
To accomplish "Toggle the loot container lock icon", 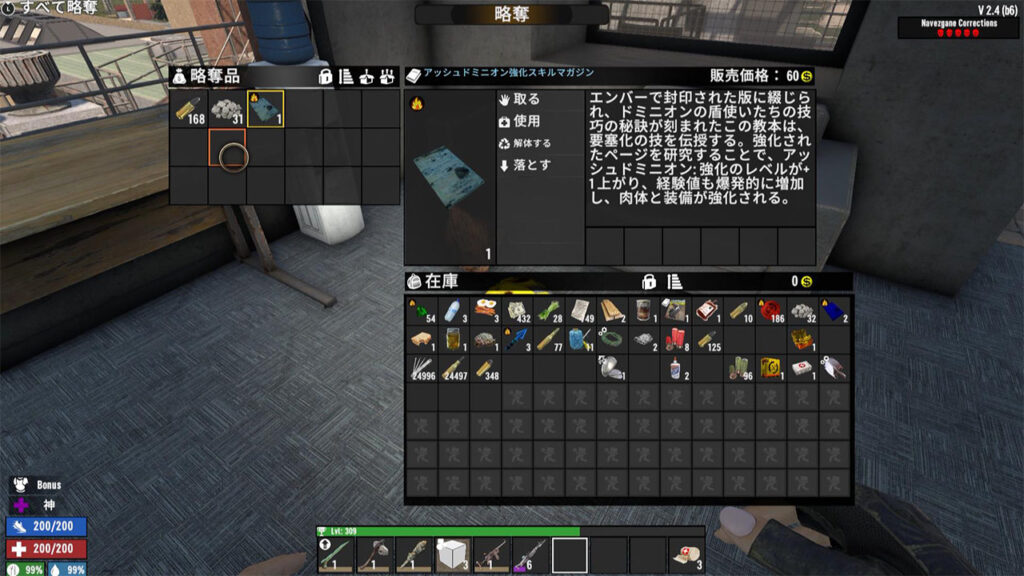I will tap(325, 76).
